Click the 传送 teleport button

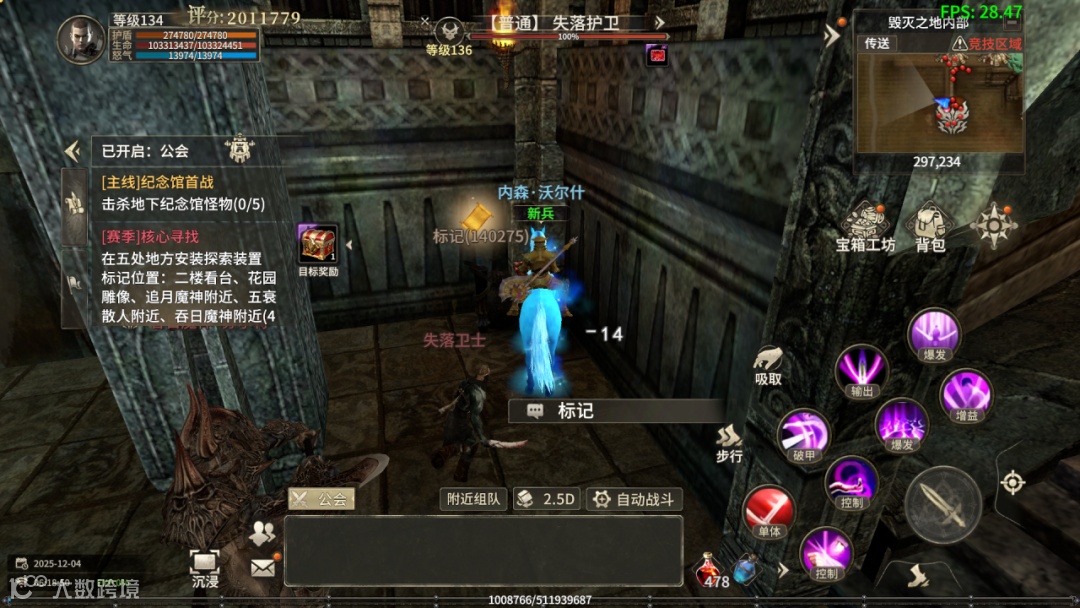coord(877,44)
